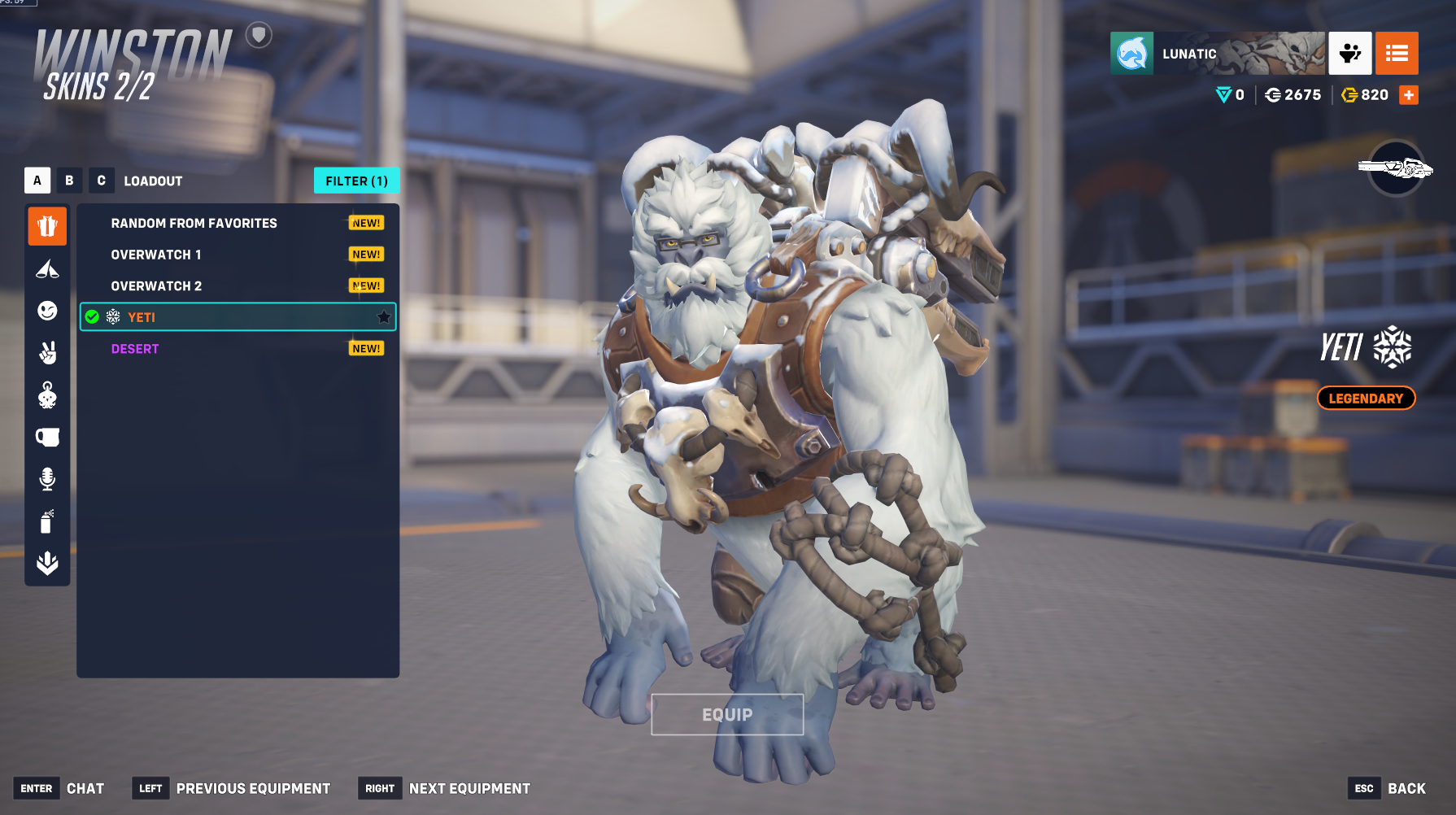Open the voice lines microphone category
The image size is (1456, 815).
47,479
